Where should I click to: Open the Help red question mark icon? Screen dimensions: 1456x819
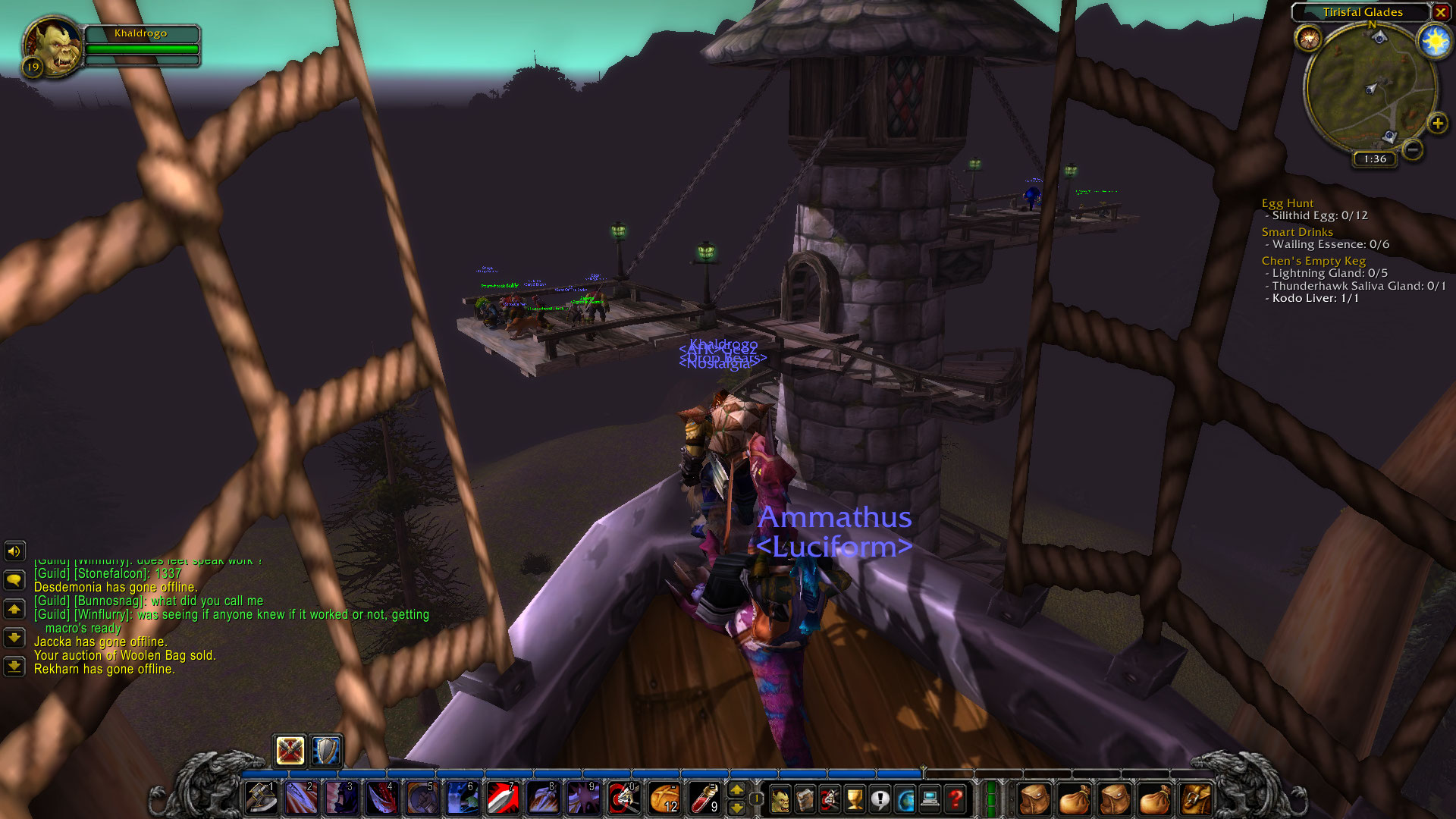957,797
